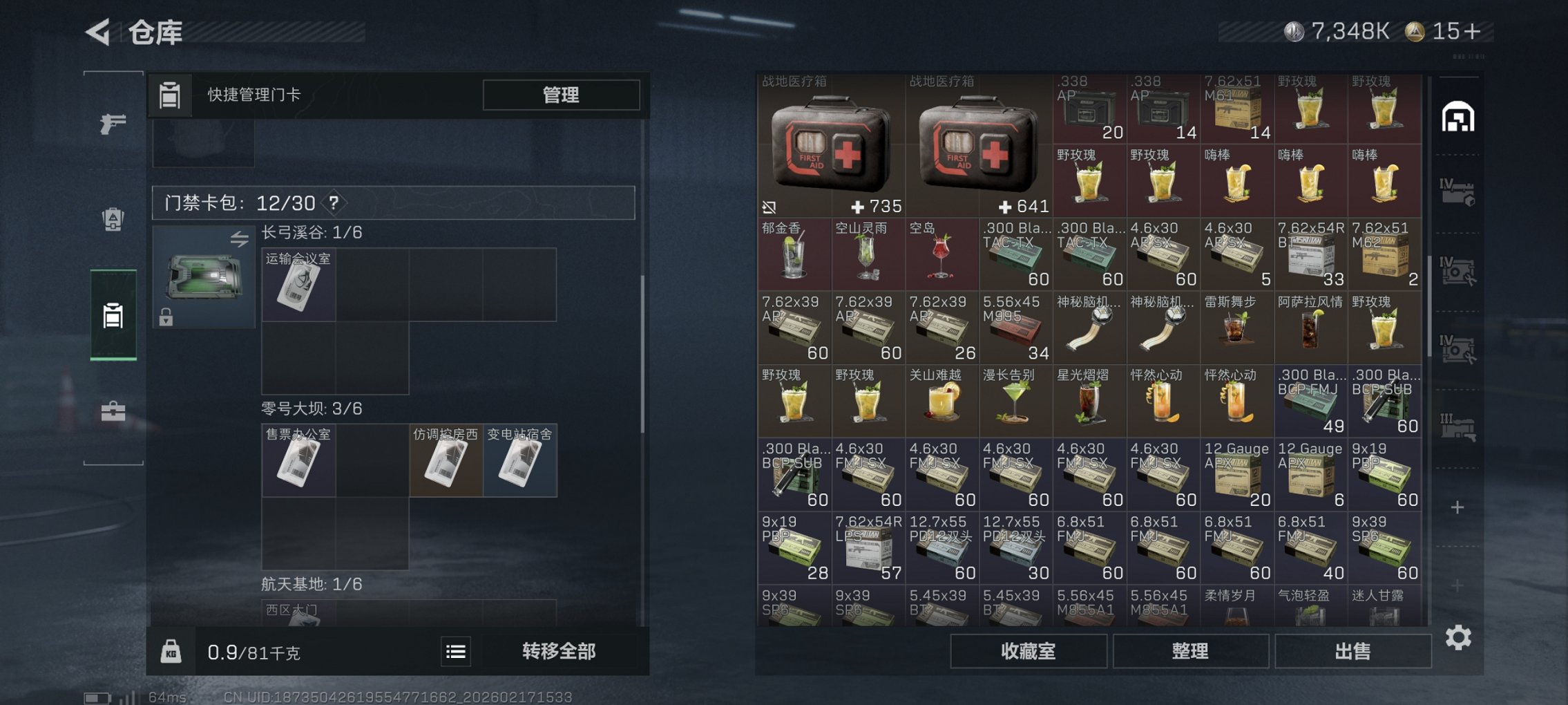Switch the inventory list view toggle
The height and width of the screenshot is (705, 1568).
(x=455, y=650)
